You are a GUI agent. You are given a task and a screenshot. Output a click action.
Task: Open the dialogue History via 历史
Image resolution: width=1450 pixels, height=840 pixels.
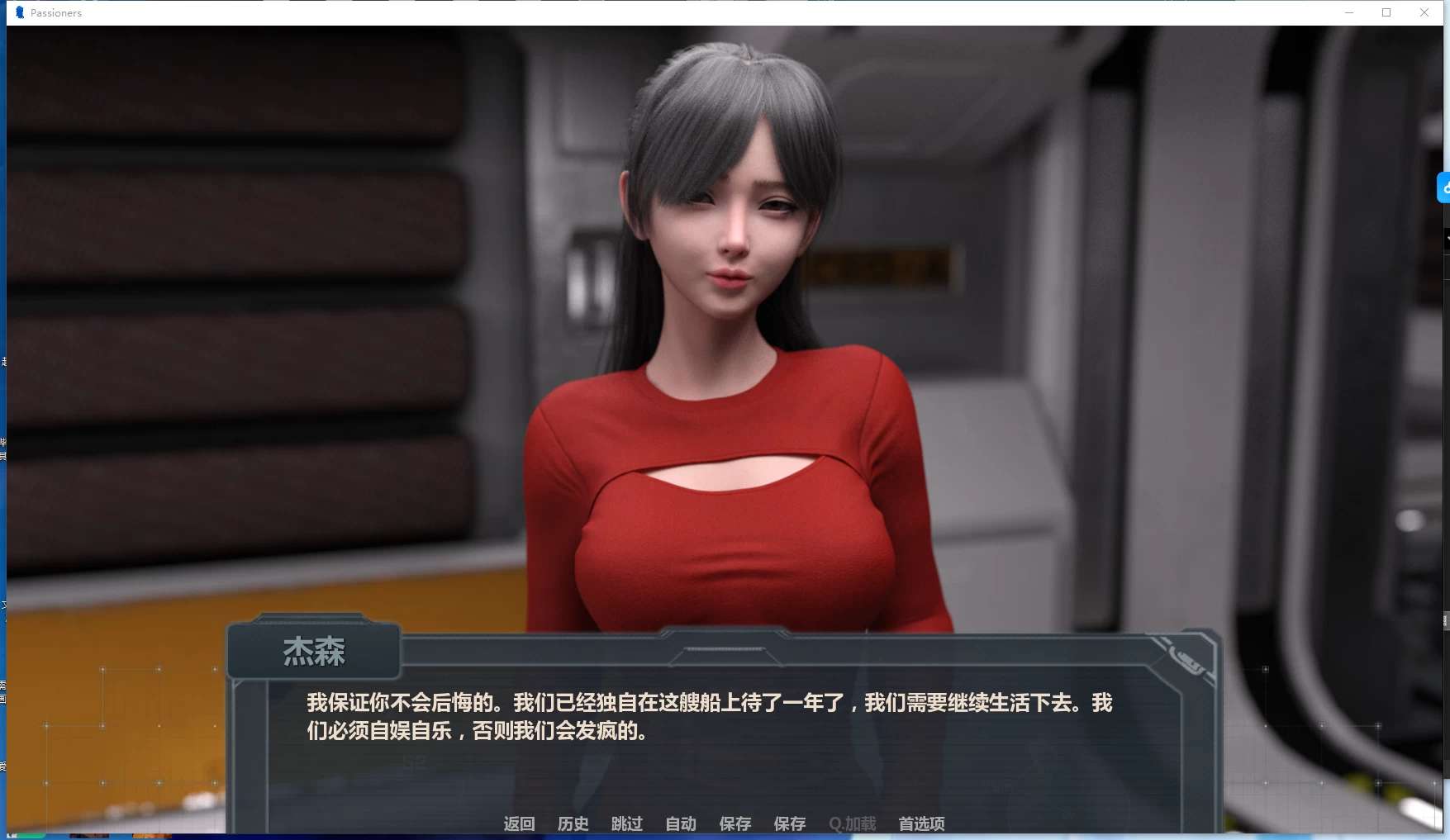(x=573, y=823)
